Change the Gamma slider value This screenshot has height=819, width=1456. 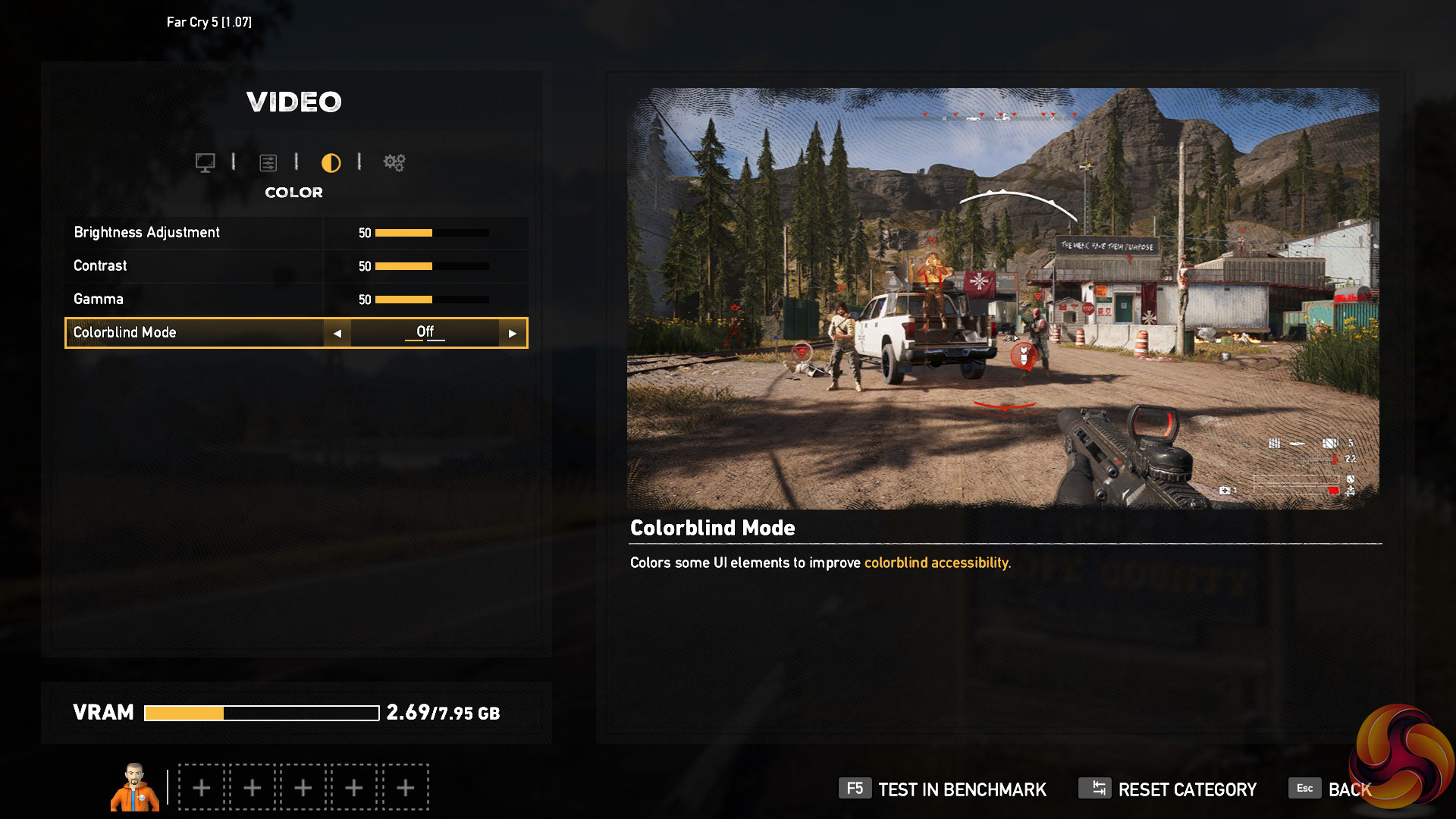pyautogui.click(x=431, y=300)
